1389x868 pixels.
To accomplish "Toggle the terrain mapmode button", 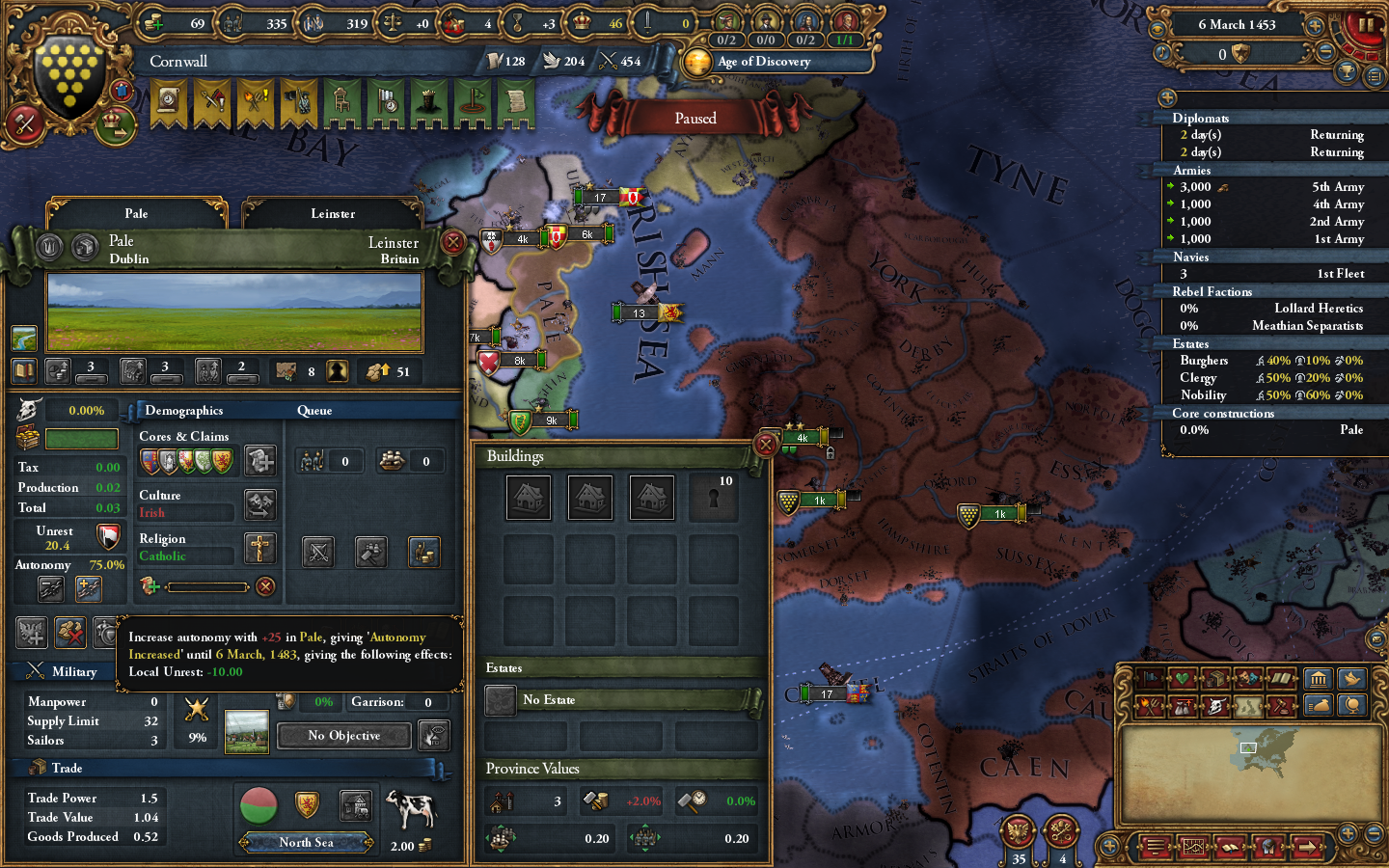I will (x=1246, y=706).
